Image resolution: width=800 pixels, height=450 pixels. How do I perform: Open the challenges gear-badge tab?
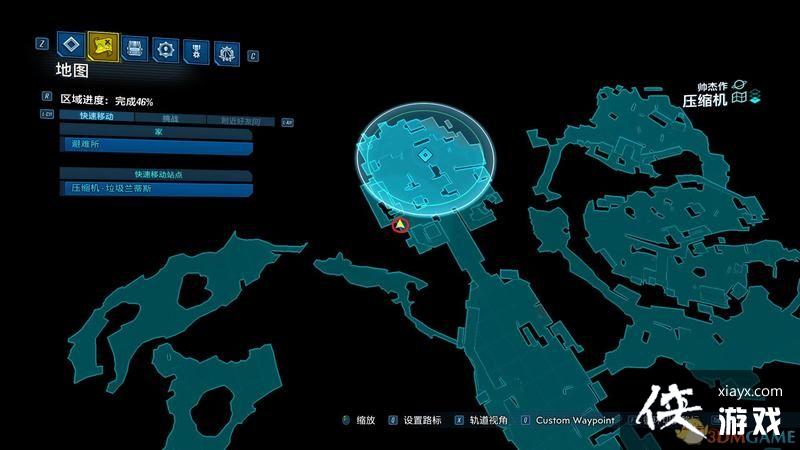[x=227, y=48]
